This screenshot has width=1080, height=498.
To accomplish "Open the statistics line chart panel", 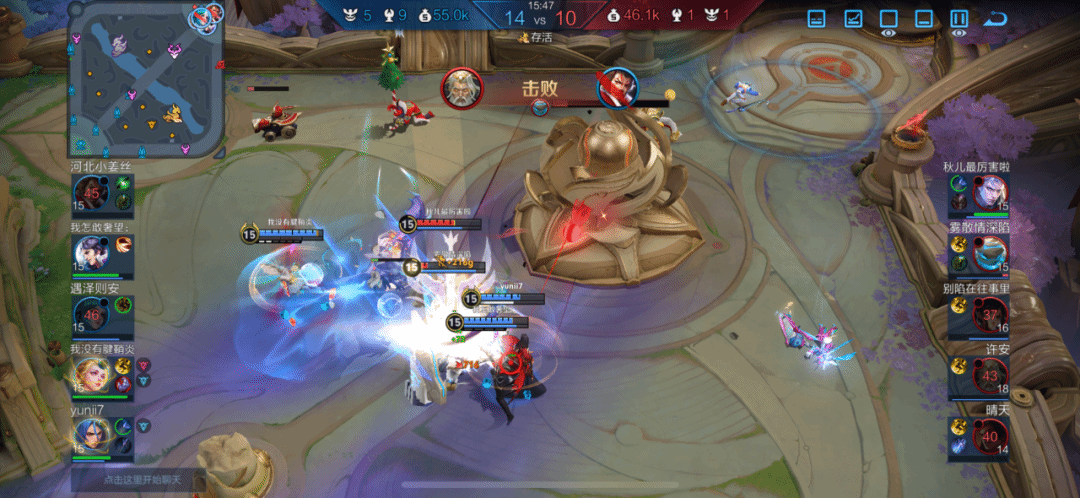I will [853, 18].
